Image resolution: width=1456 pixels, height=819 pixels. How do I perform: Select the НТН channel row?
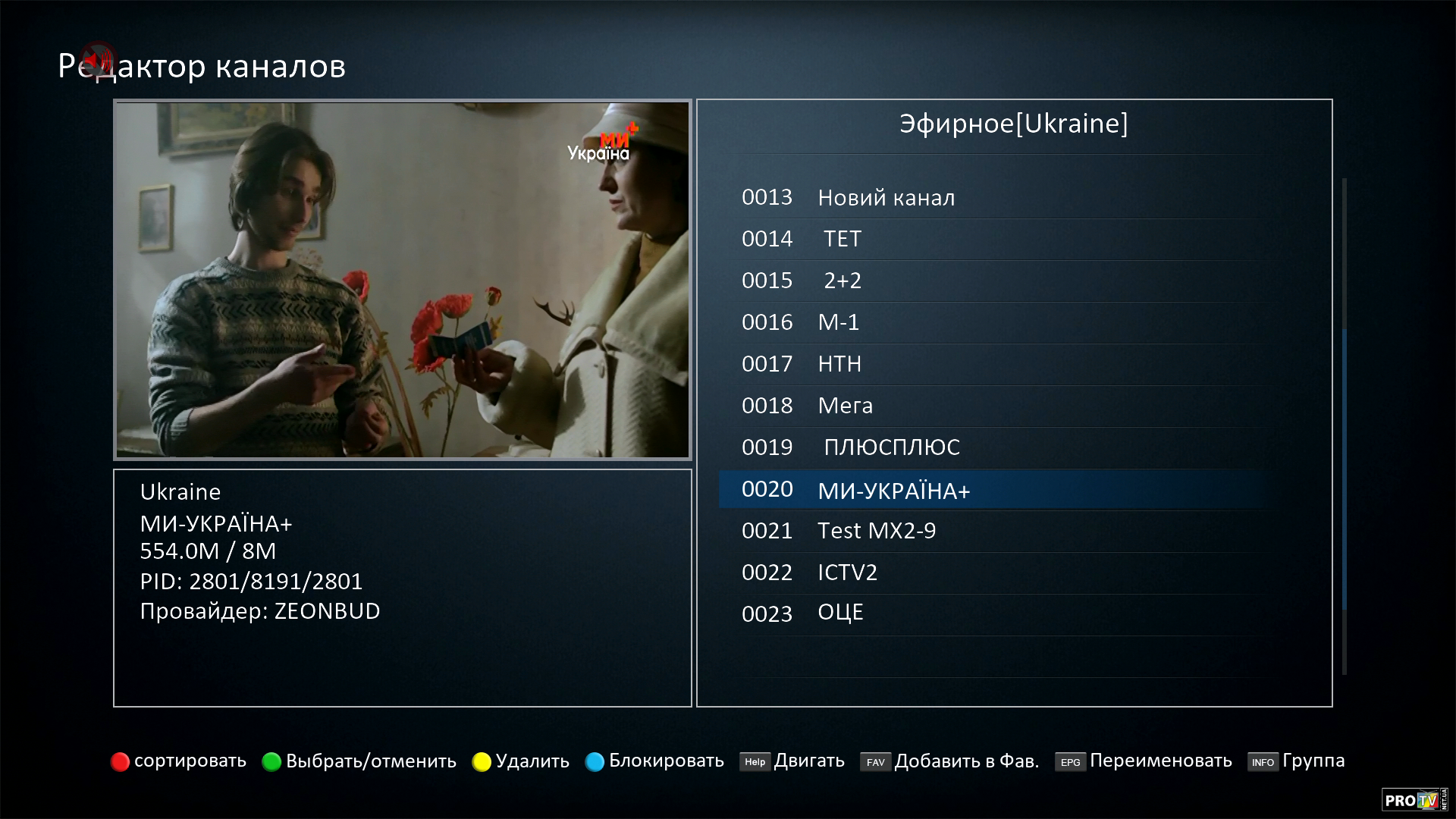[839, 365]
